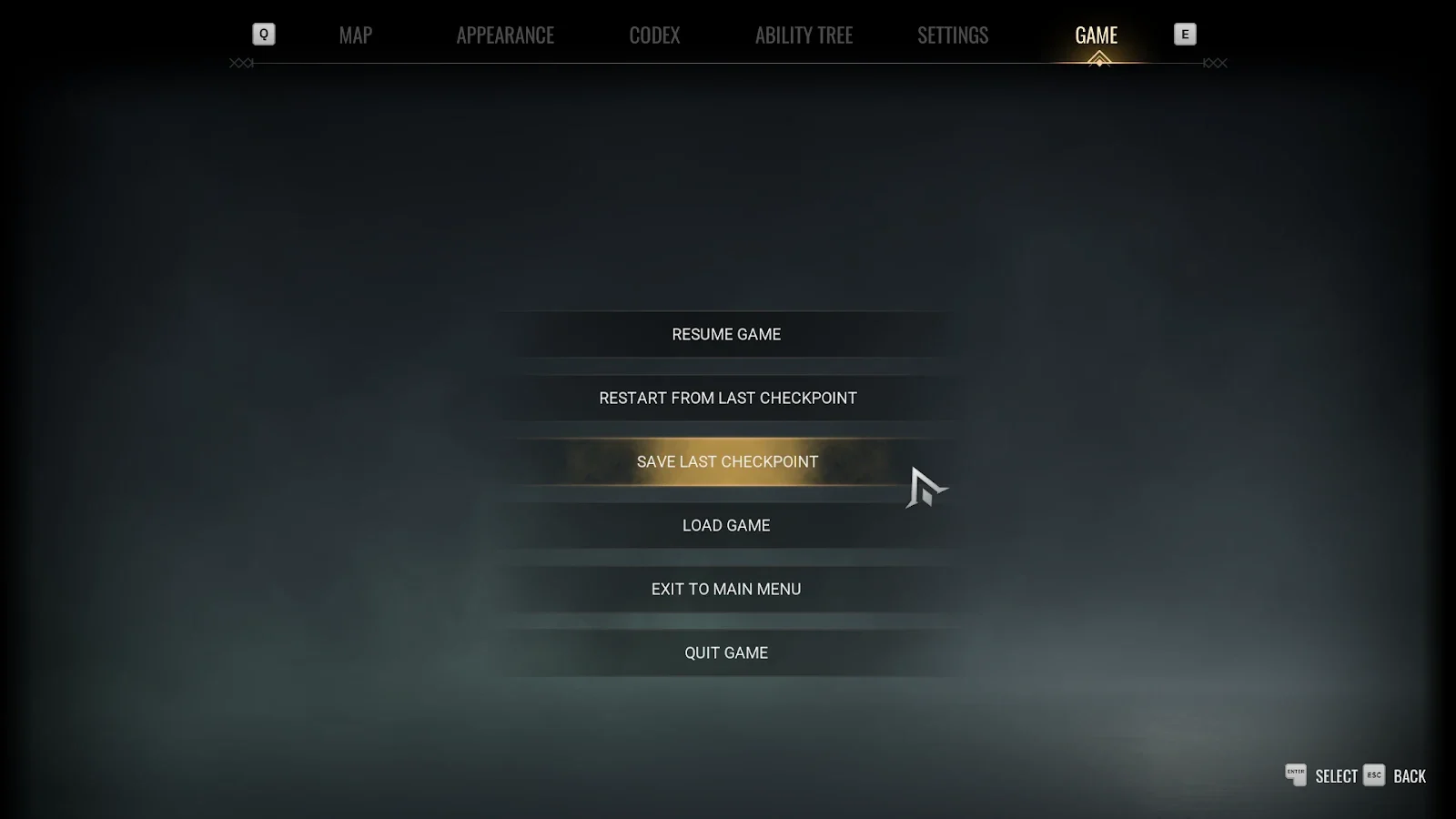
Task: Click the ENTER key icon near Select
Action: (x=1295, y=776)
